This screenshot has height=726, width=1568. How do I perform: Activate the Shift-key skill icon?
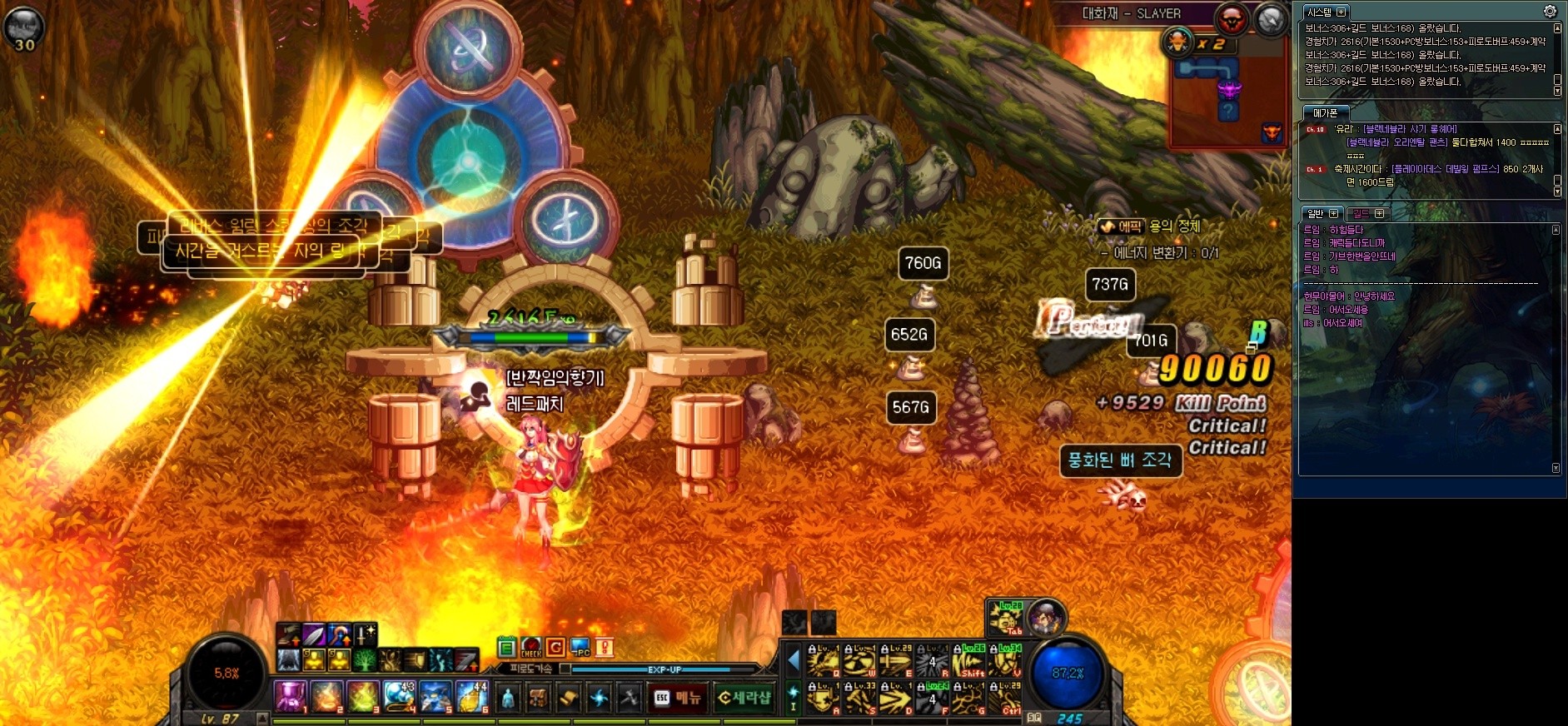[x=969, y=660]
